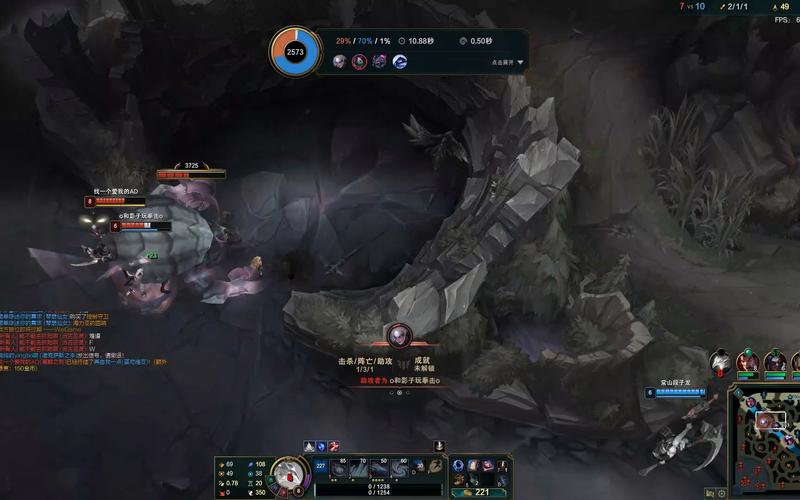
Task: Click the red buff icon above the ability bar
Action: (335, 446)
